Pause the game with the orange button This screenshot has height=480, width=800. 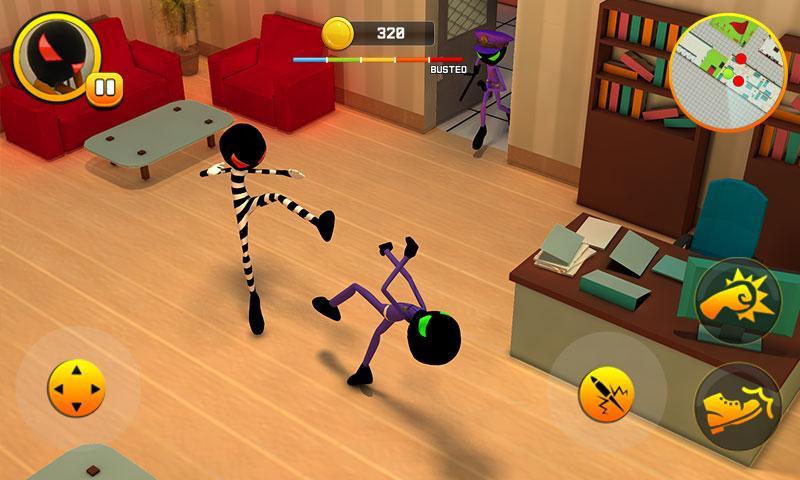[104, 87]
